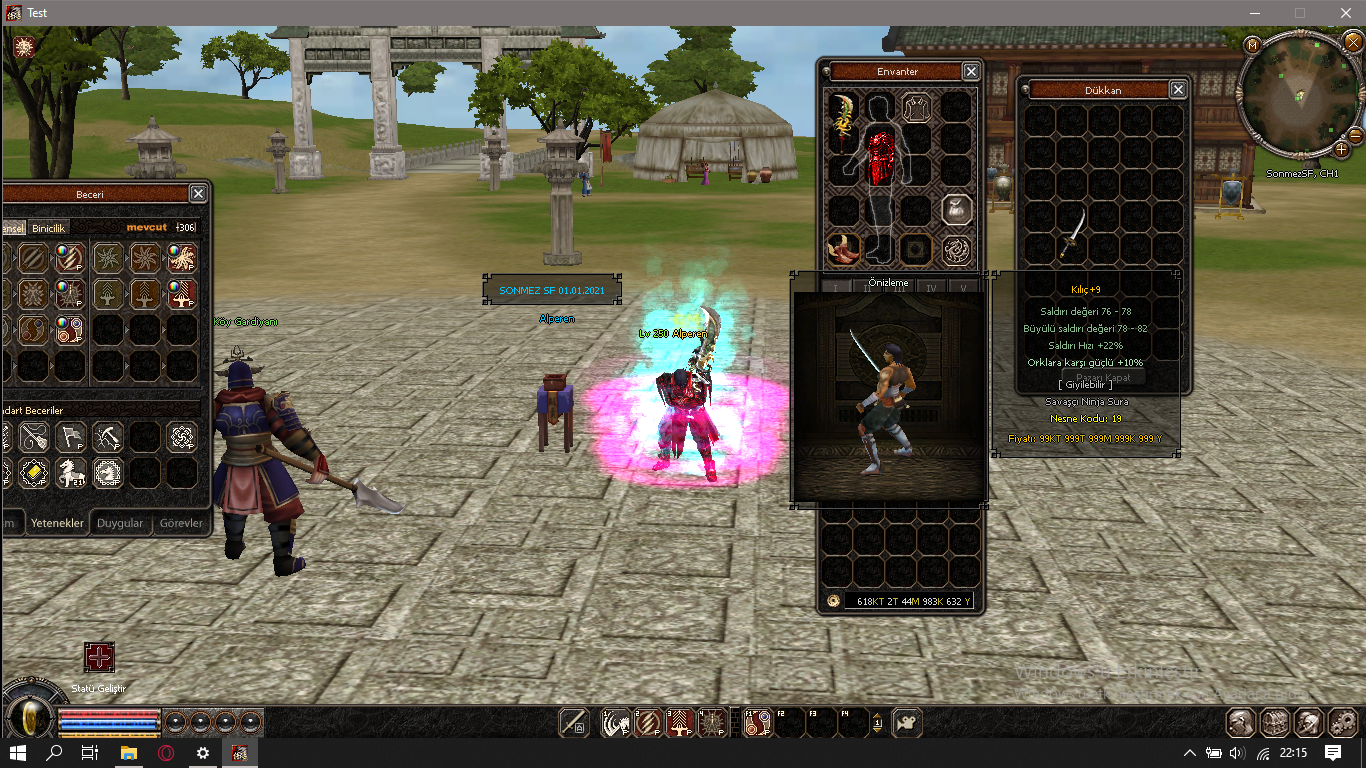
Task: Click the skill icon in quickslot 1
Action: point(616,721)
